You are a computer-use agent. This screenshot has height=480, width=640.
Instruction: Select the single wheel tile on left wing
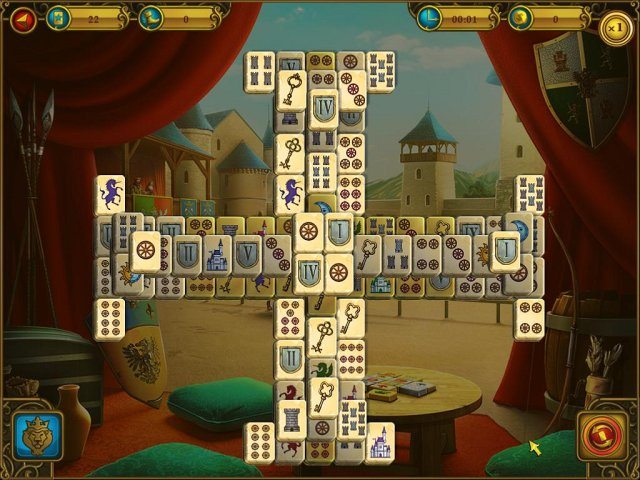(146, 250)
